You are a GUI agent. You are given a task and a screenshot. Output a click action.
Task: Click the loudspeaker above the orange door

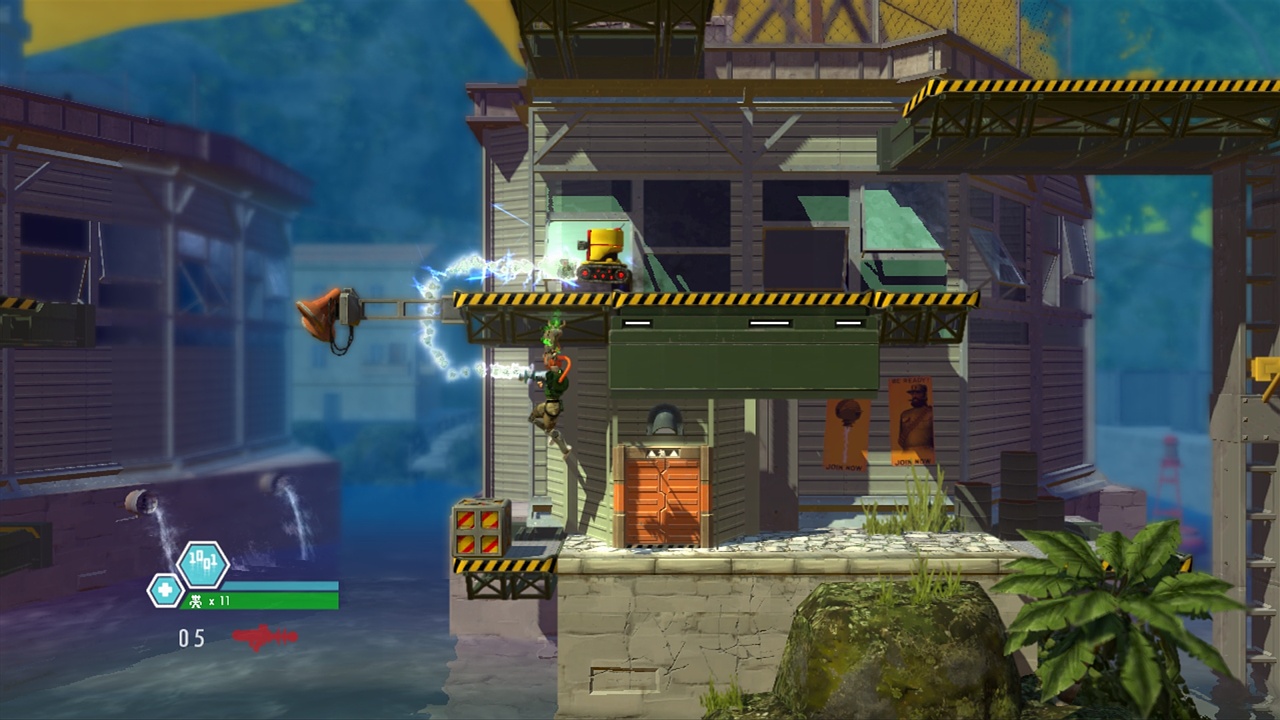(665, 420)
